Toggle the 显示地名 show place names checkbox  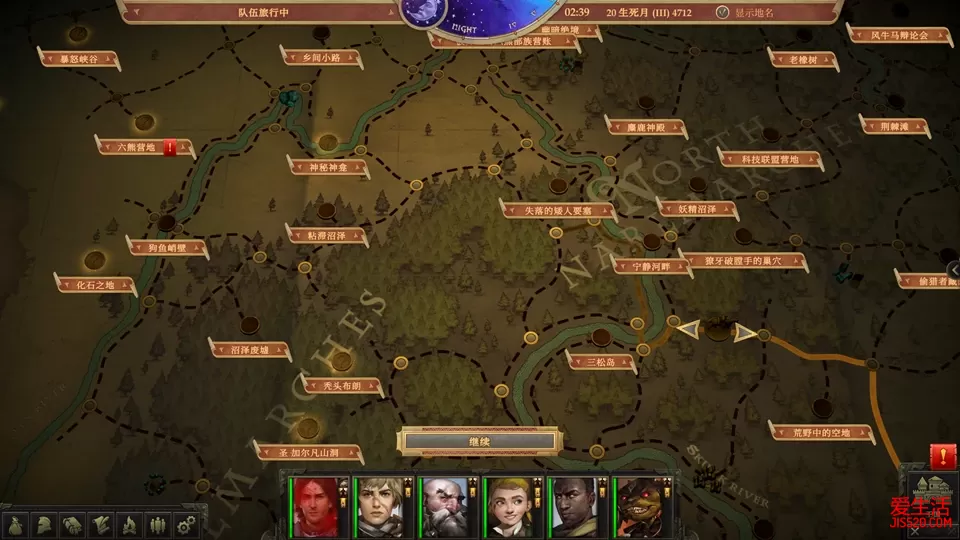click(x=724, y=13)
